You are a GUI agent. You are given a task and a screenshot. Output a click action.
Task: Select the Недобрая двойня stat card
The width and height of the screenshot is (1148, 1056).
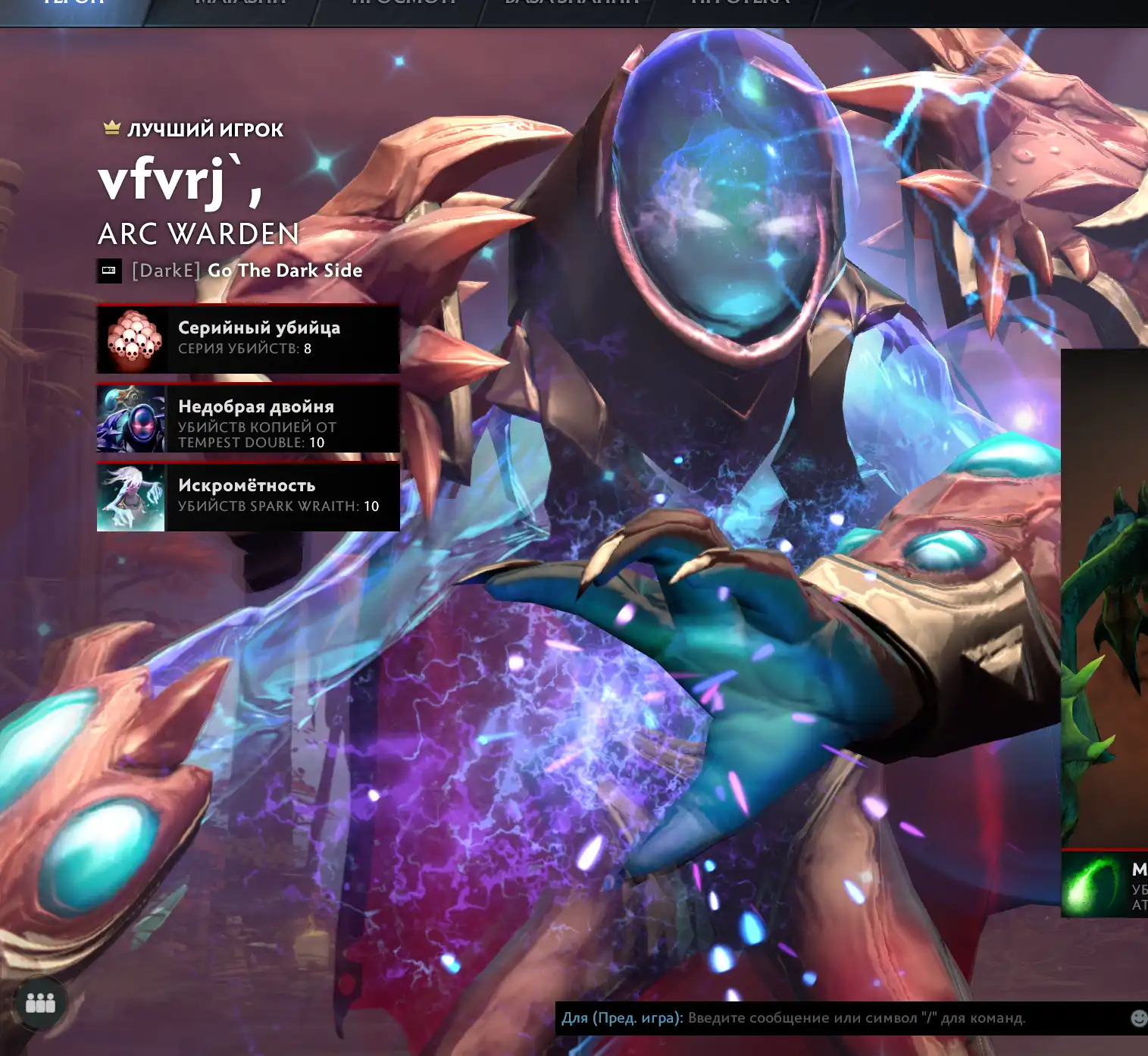pos(248,418)
